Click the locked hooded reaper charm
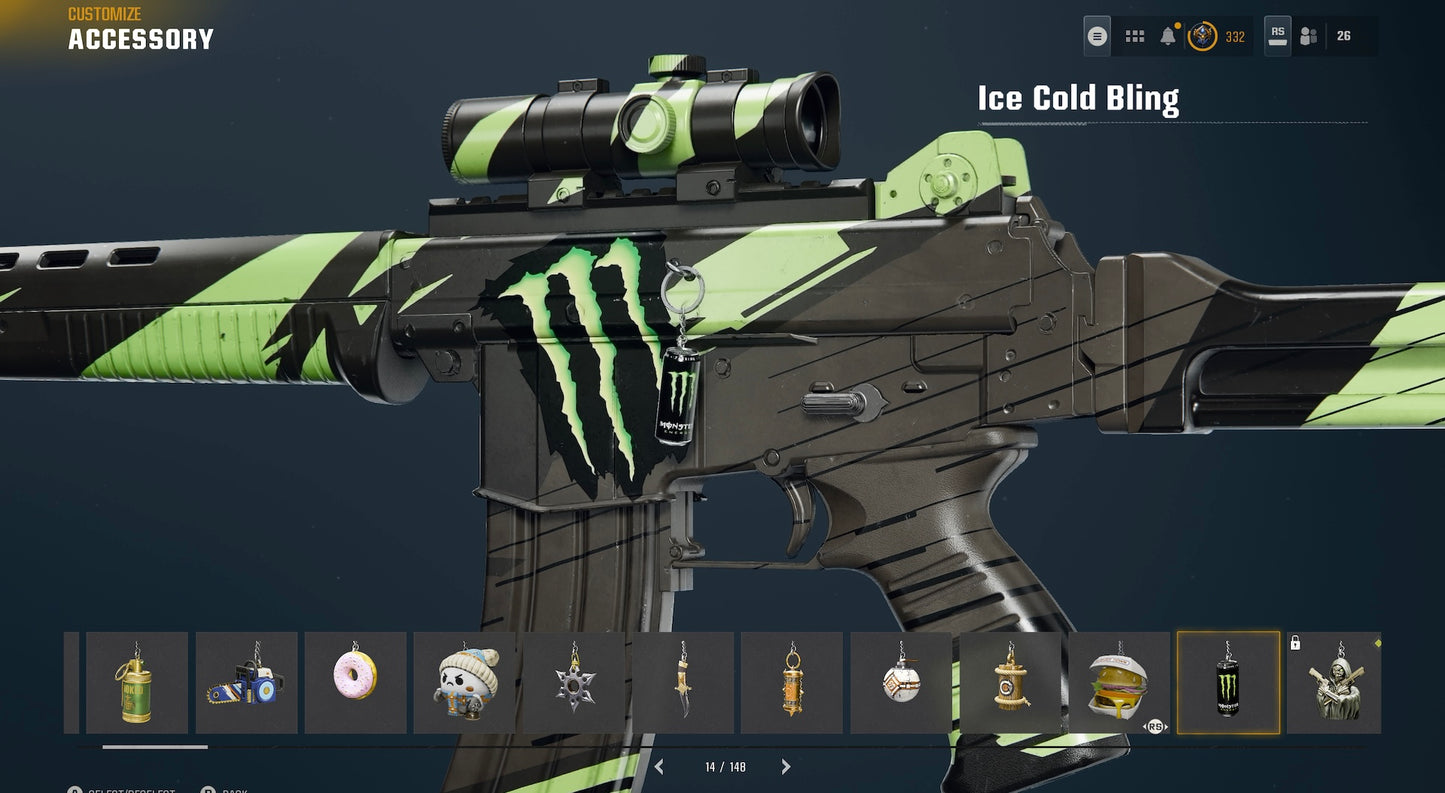 (1334, 683)
